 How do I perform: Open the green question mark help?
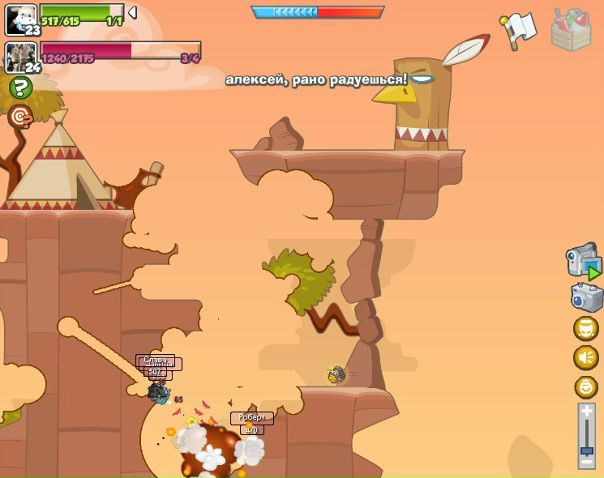click(x=20, y=88)
